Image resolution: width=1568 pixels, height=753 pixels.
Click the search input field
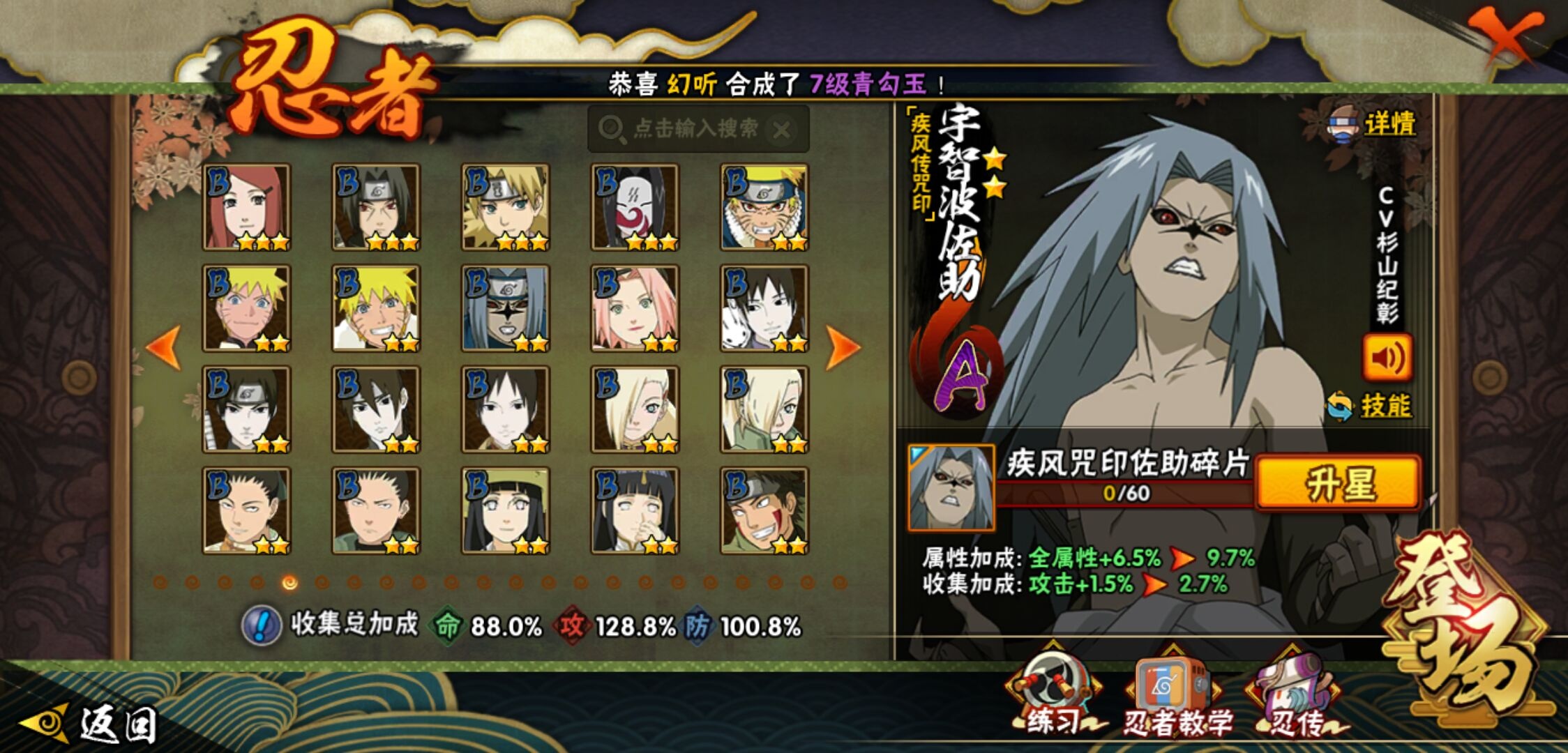pyautogui.click(x=694, y=129)
